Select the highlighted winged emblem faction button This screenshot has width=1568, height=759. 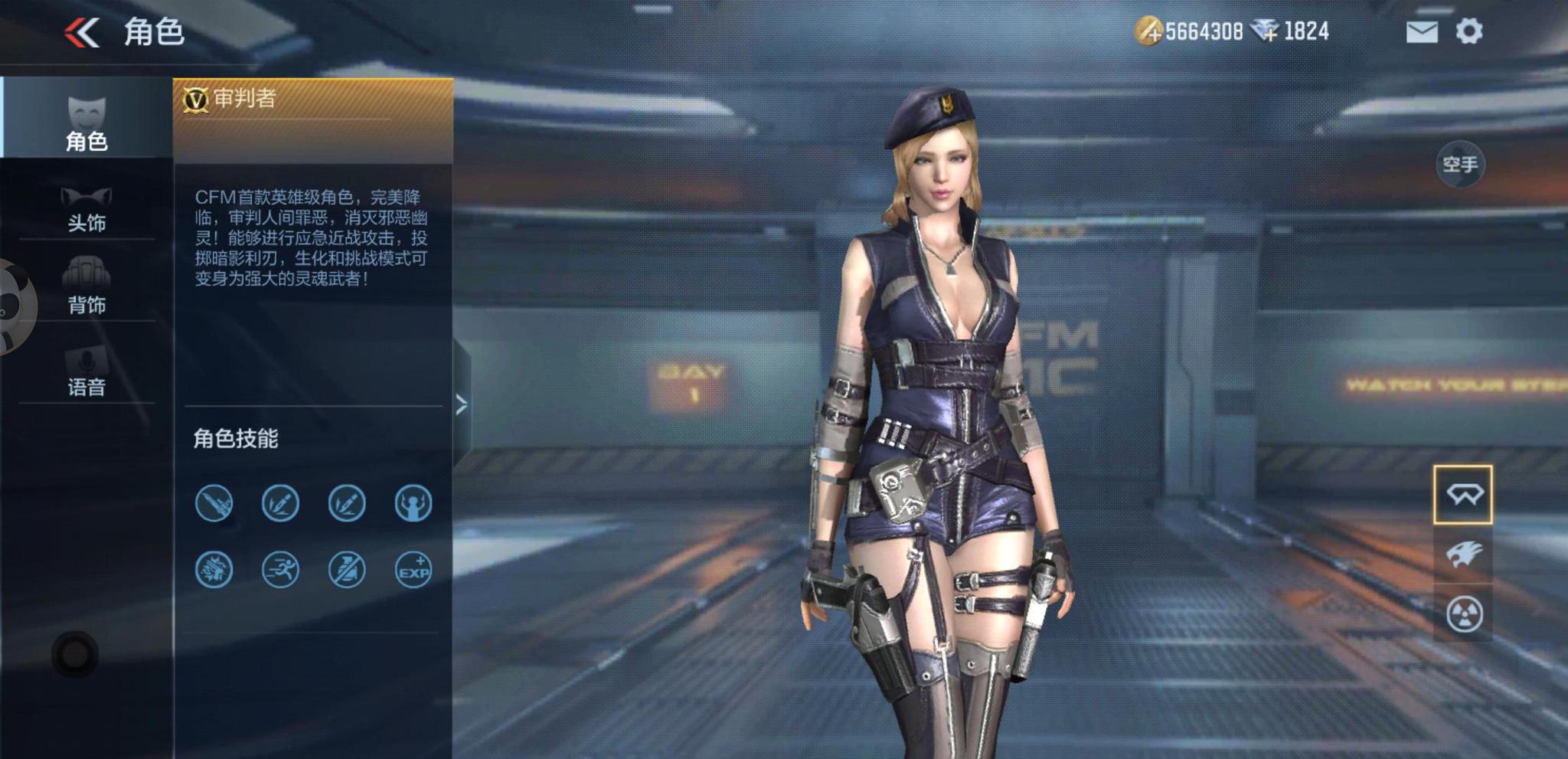(x=1463, y=495)
